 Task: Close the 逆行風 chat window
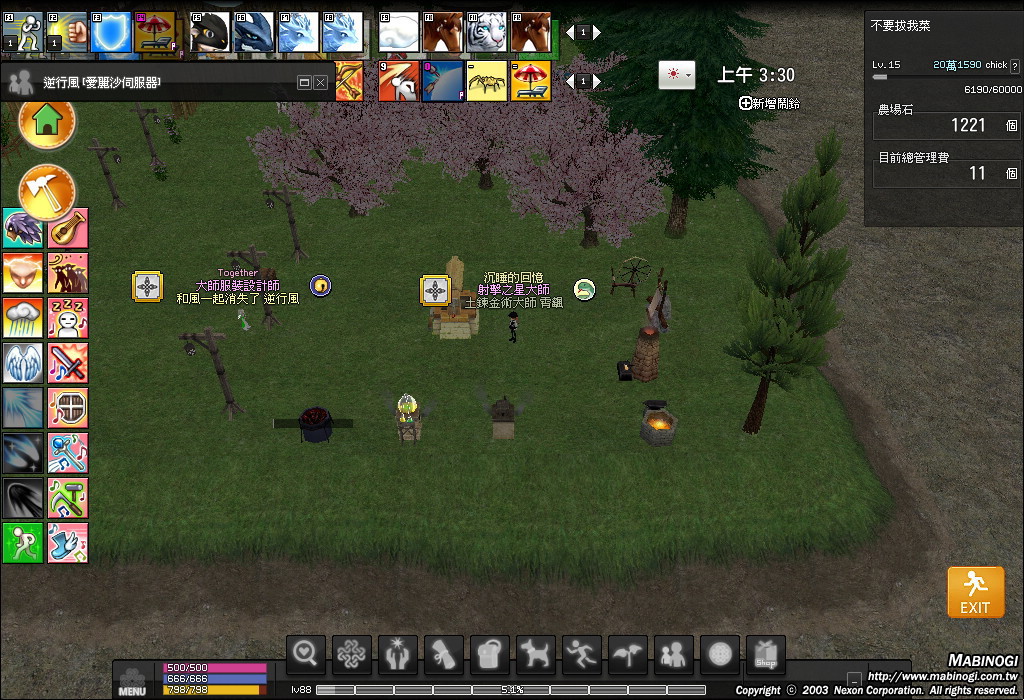coord(321,82)
